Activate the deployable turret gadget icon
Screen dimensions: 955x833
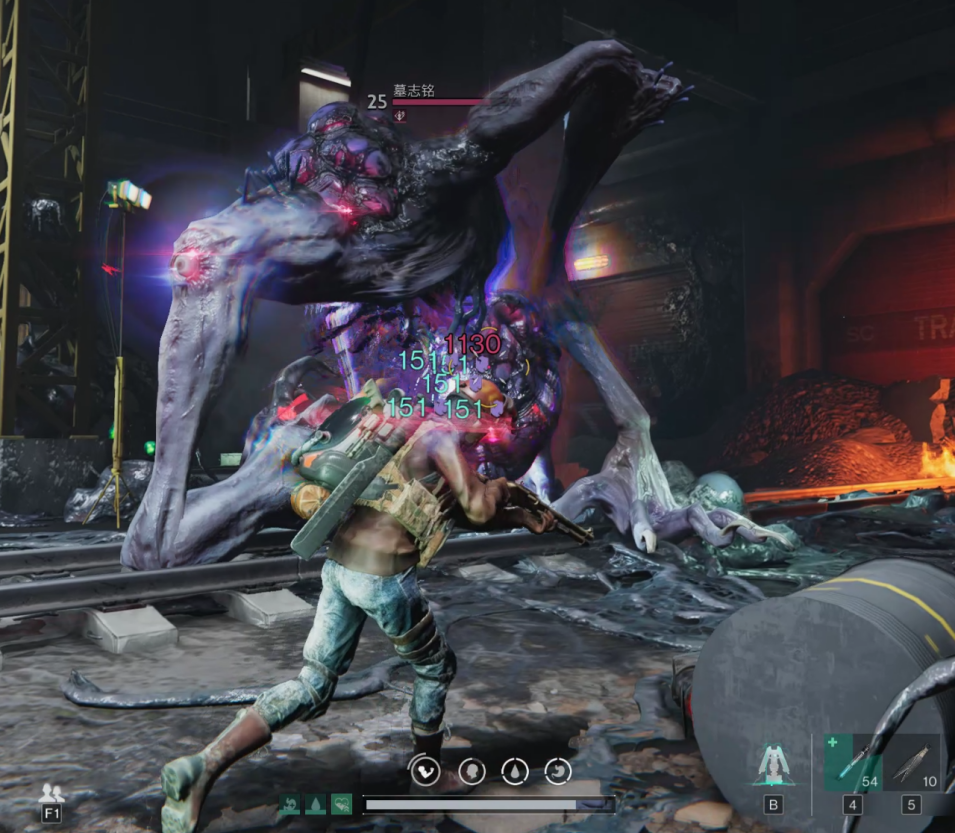click(772, 765)
